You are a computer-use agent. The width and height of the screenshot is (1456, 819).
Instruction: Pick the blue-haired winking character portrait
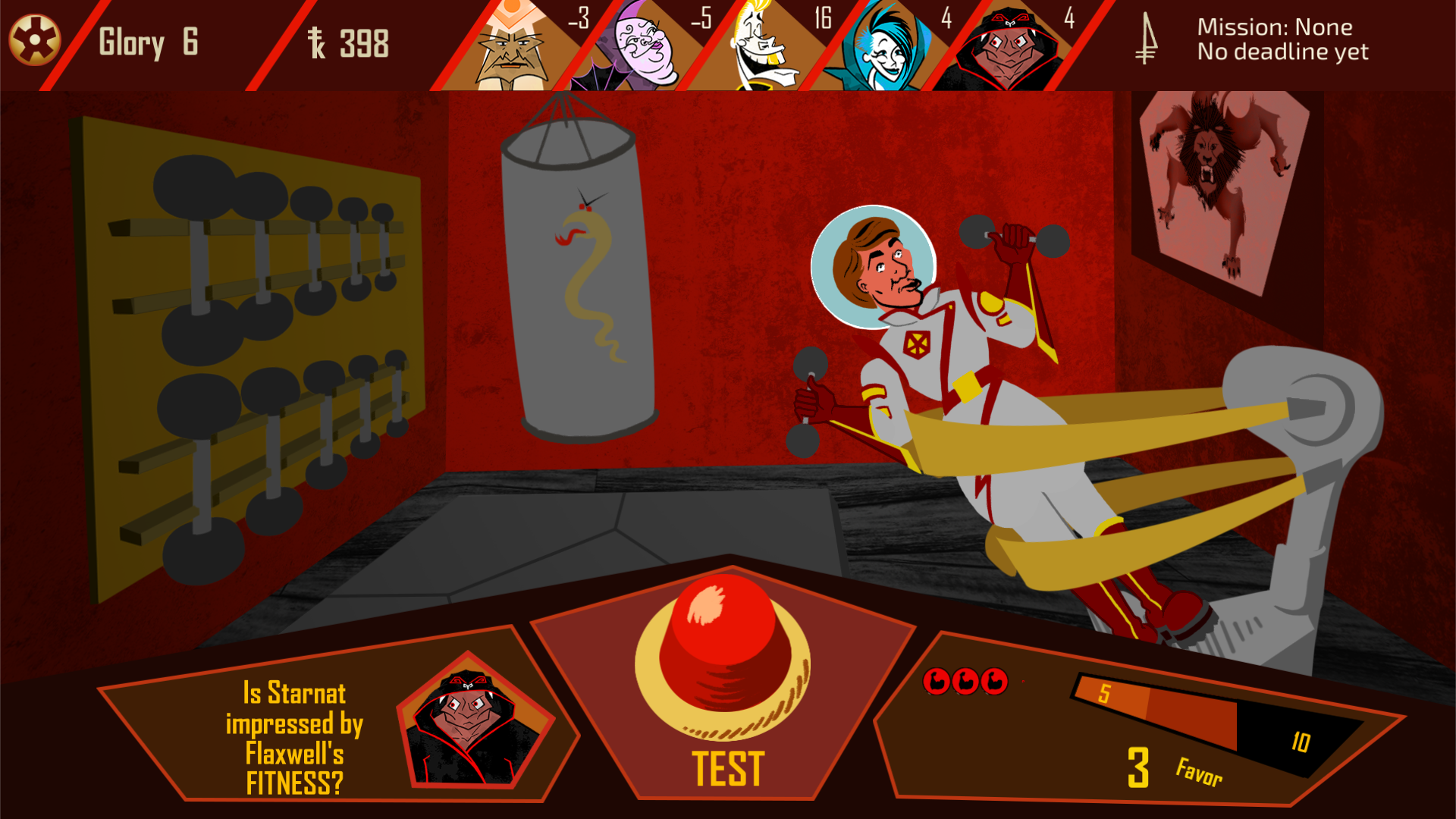click(x=883, y=48)
